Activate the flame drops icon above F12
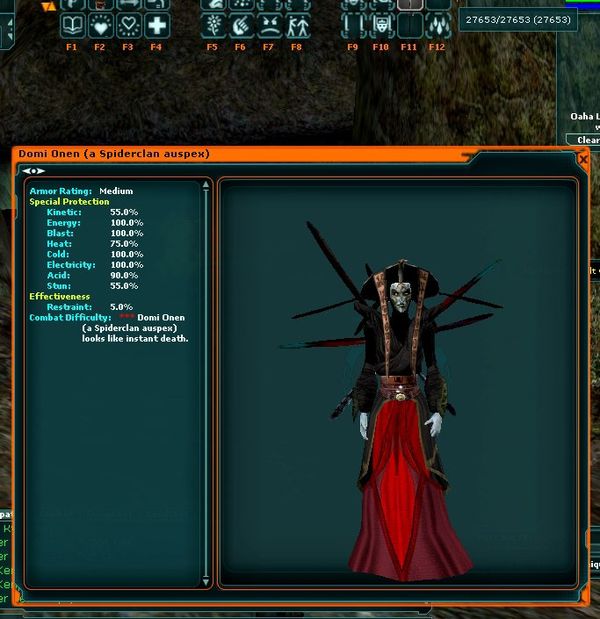This screenshot has width=600, height=619. [x=437, y=25]
